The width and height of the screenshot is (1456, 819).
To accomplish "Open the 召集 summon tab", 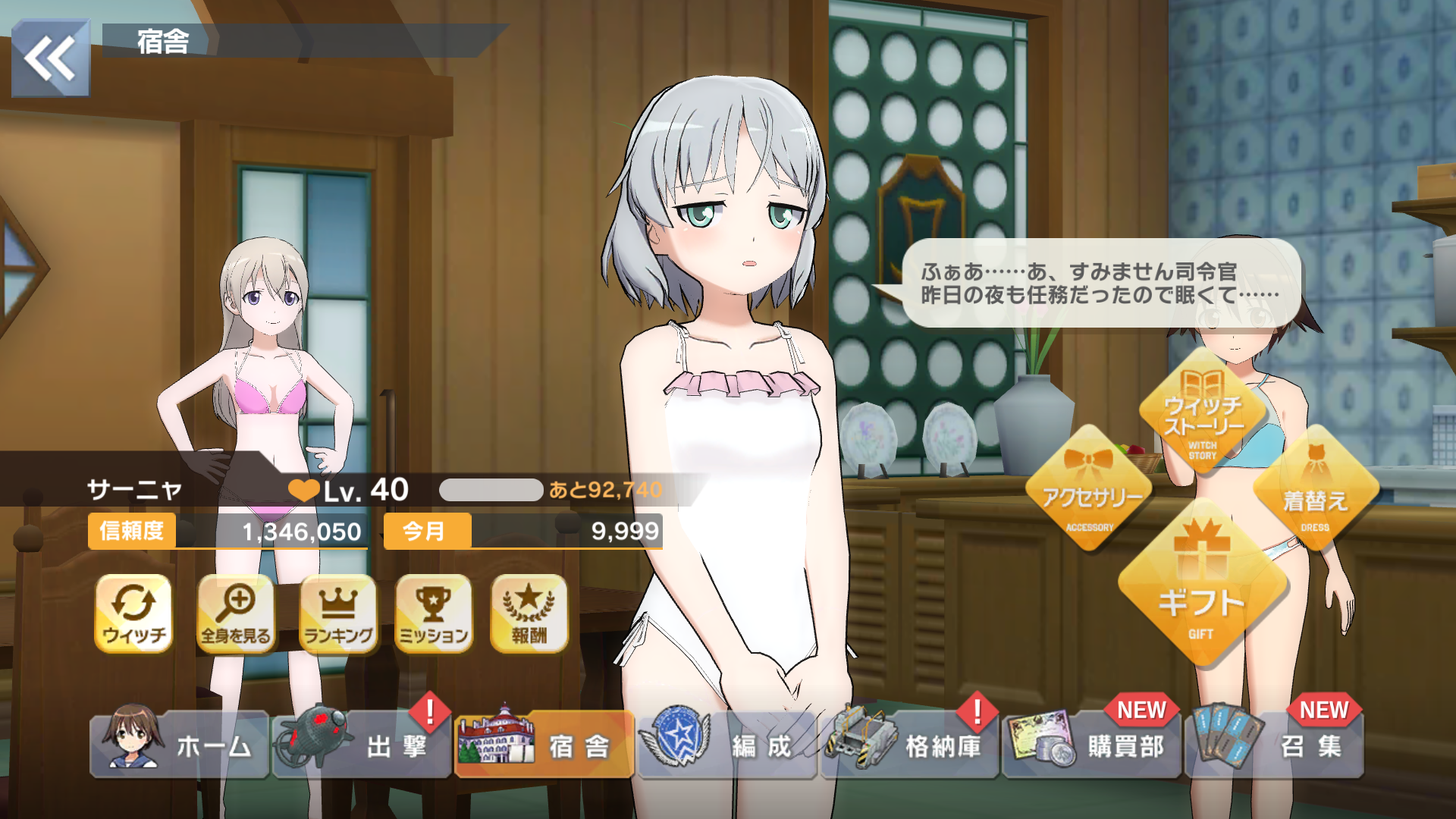I will pyautogui.click(x=1276, y=745).
